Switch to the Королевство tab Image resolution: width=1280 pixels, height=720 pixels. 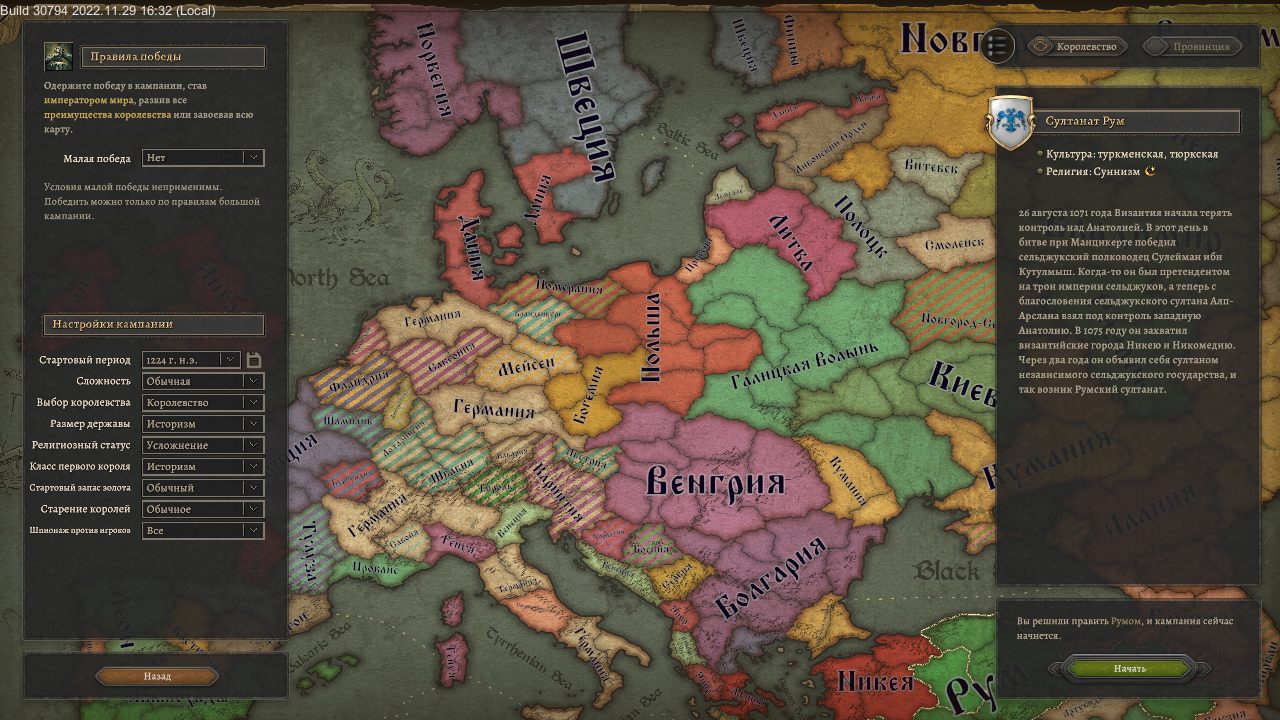tap(1085, 46)
